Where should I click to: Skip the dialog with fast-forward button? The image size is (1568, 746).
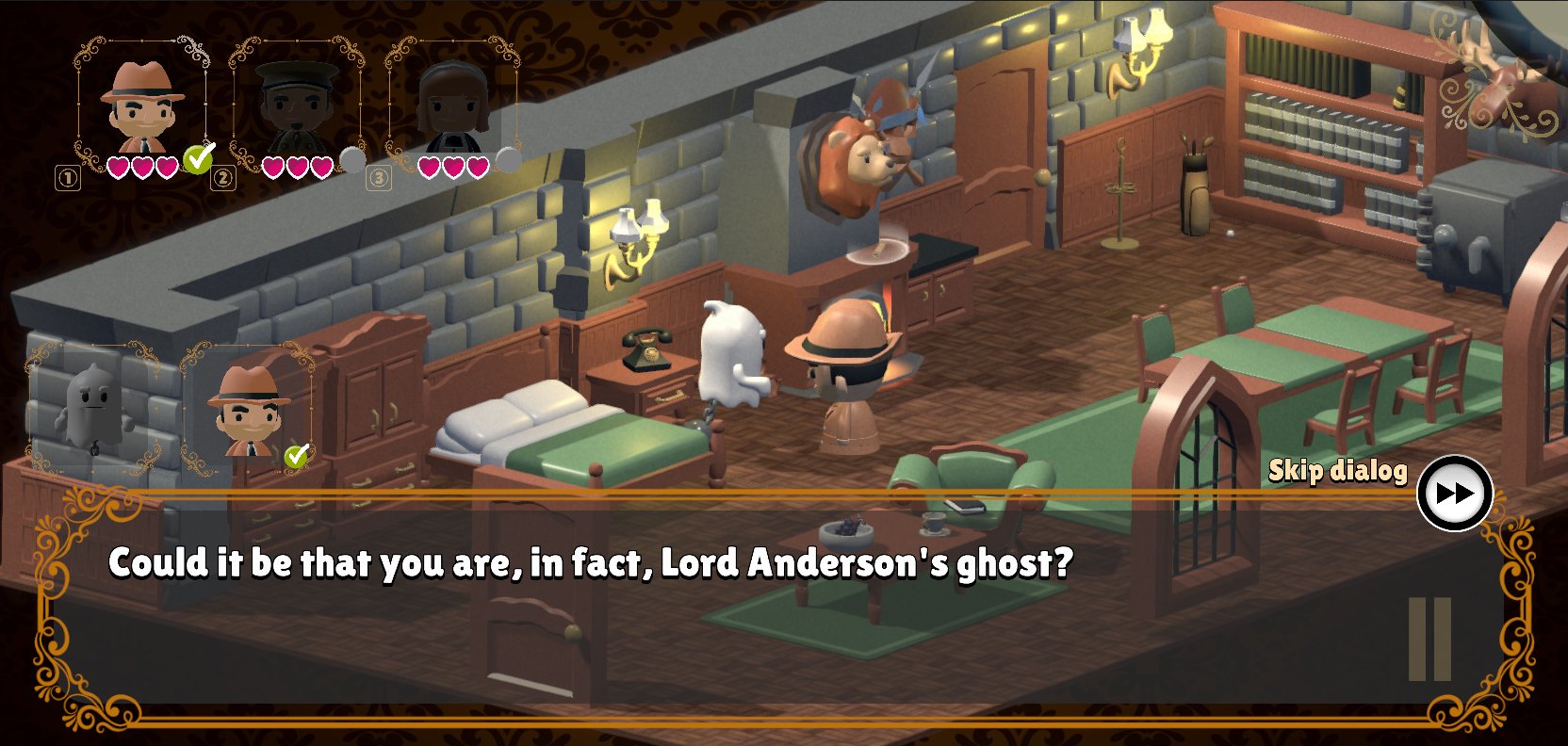(x=1454, y=493)
